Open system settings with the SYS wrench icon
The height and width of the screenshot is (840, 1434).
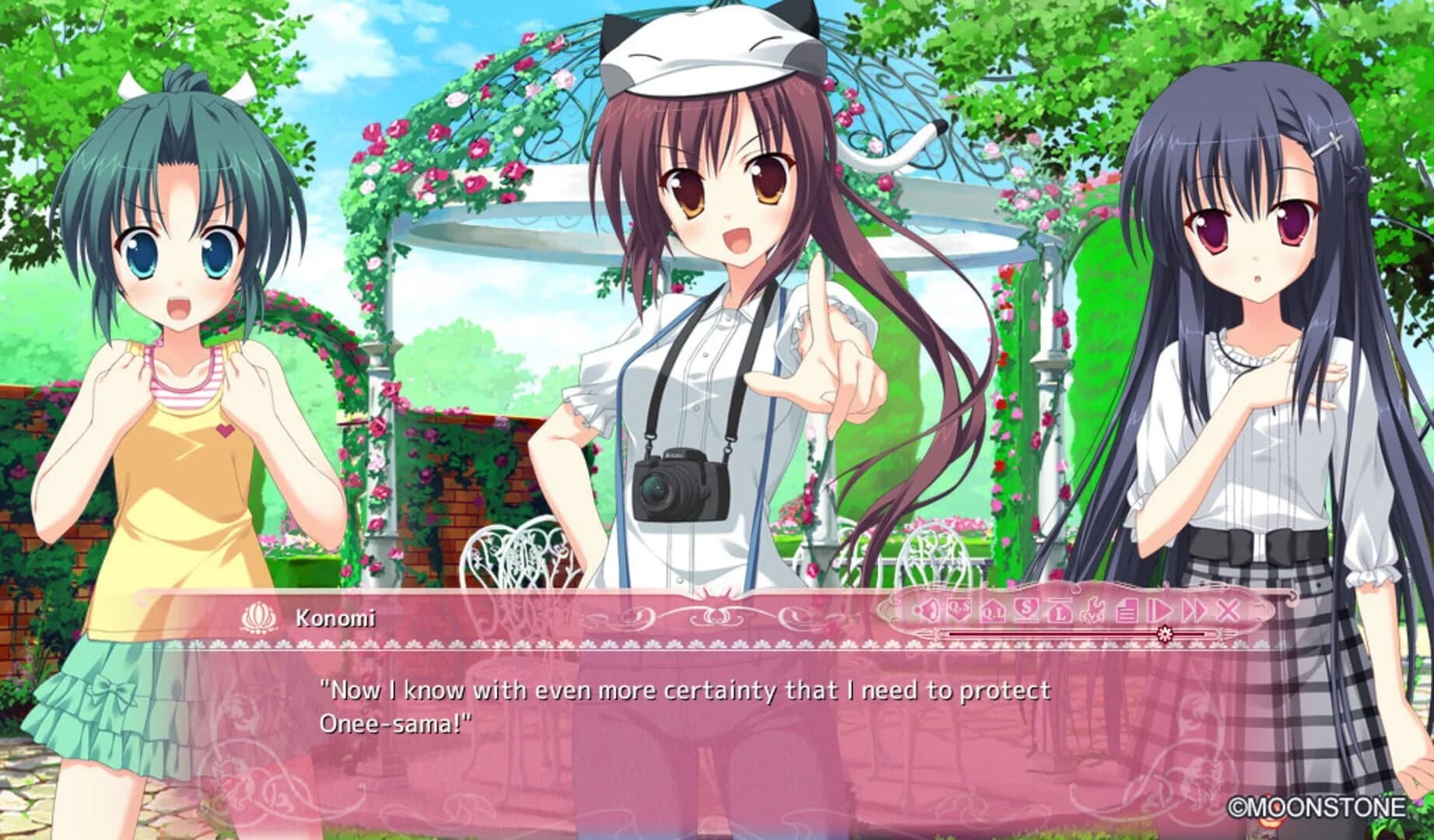(1092, 613)
